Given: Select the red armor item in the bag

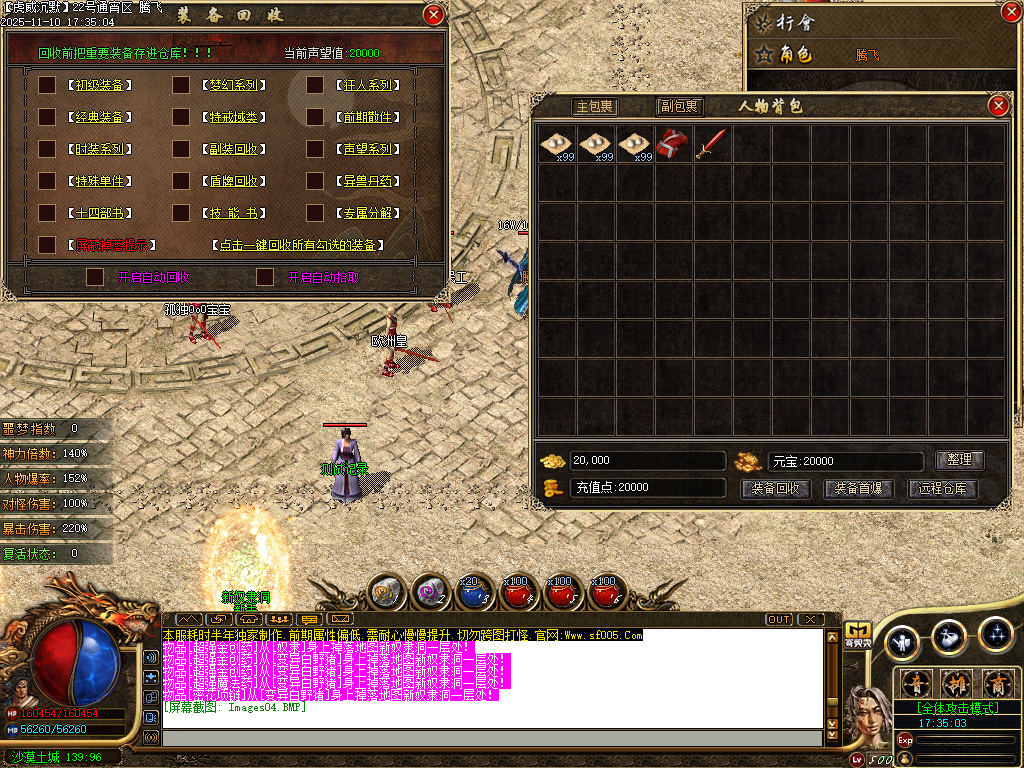Looking at the screenshot, I should pyautogui.click(x=673, y=144).
